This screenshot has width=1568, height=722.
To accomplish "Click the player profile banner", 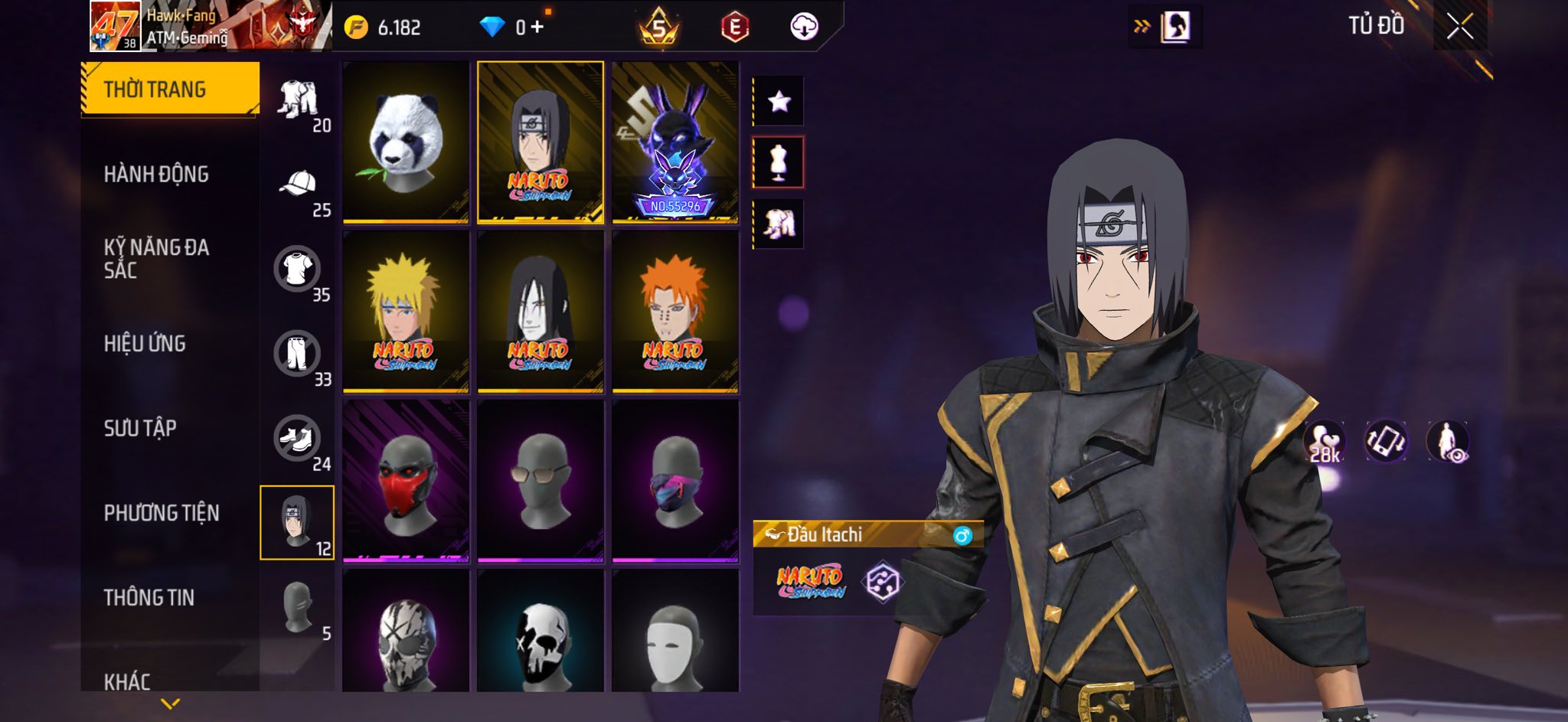I will (211, 26).
